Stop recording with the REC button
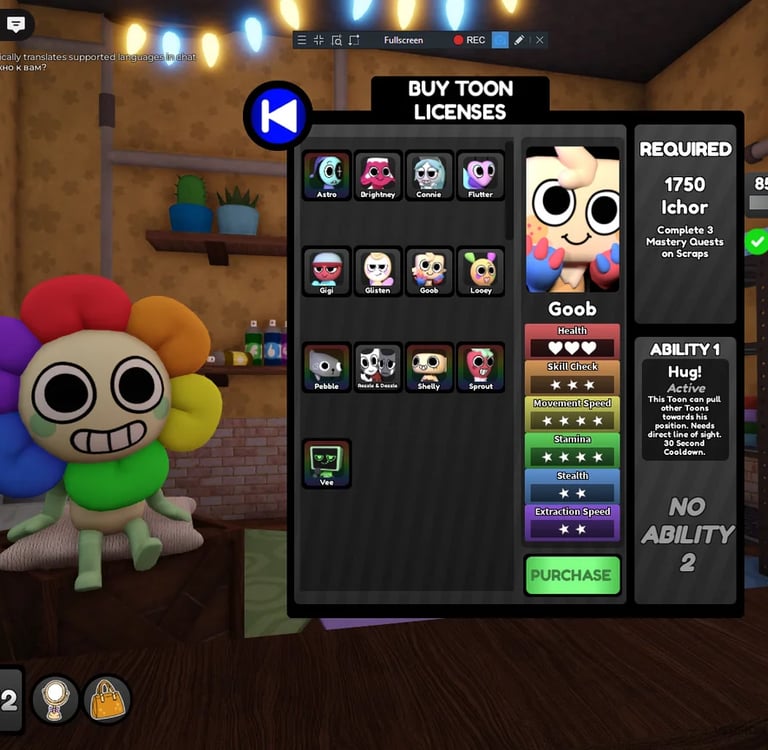768x750 pixels. tap(469, 40)
